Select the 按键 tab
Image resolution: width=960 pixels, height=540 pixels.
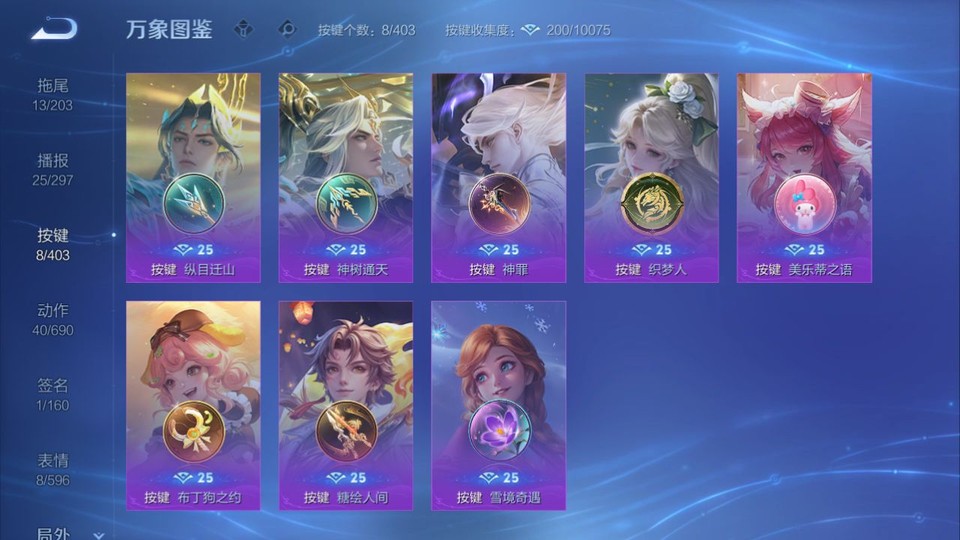53,244
